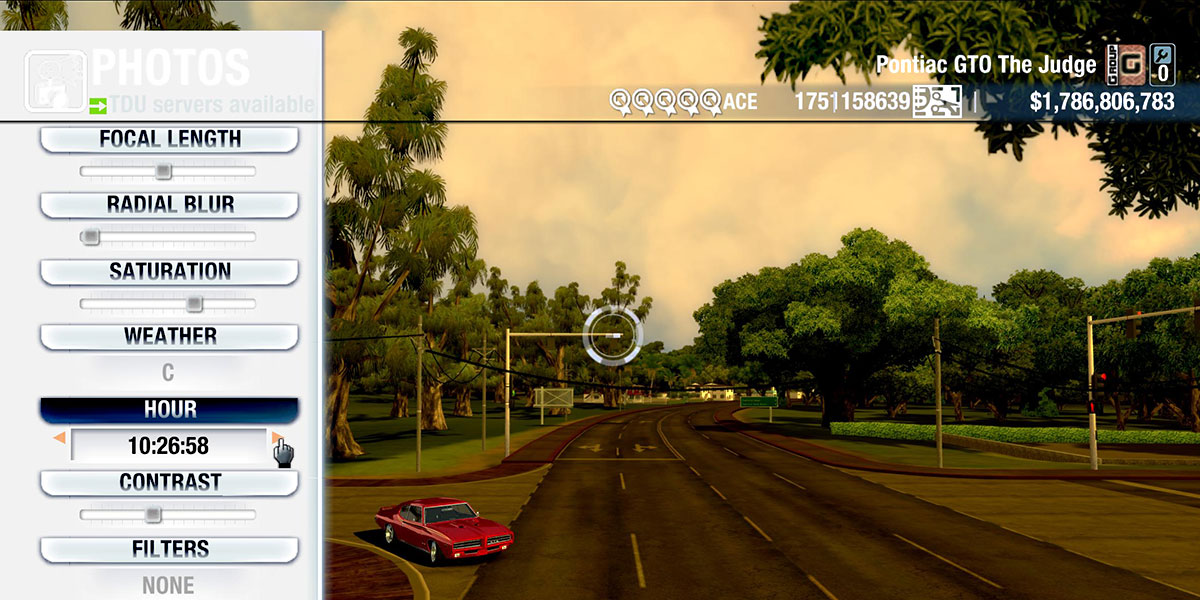Select the Saturation option

coord(169,272)
